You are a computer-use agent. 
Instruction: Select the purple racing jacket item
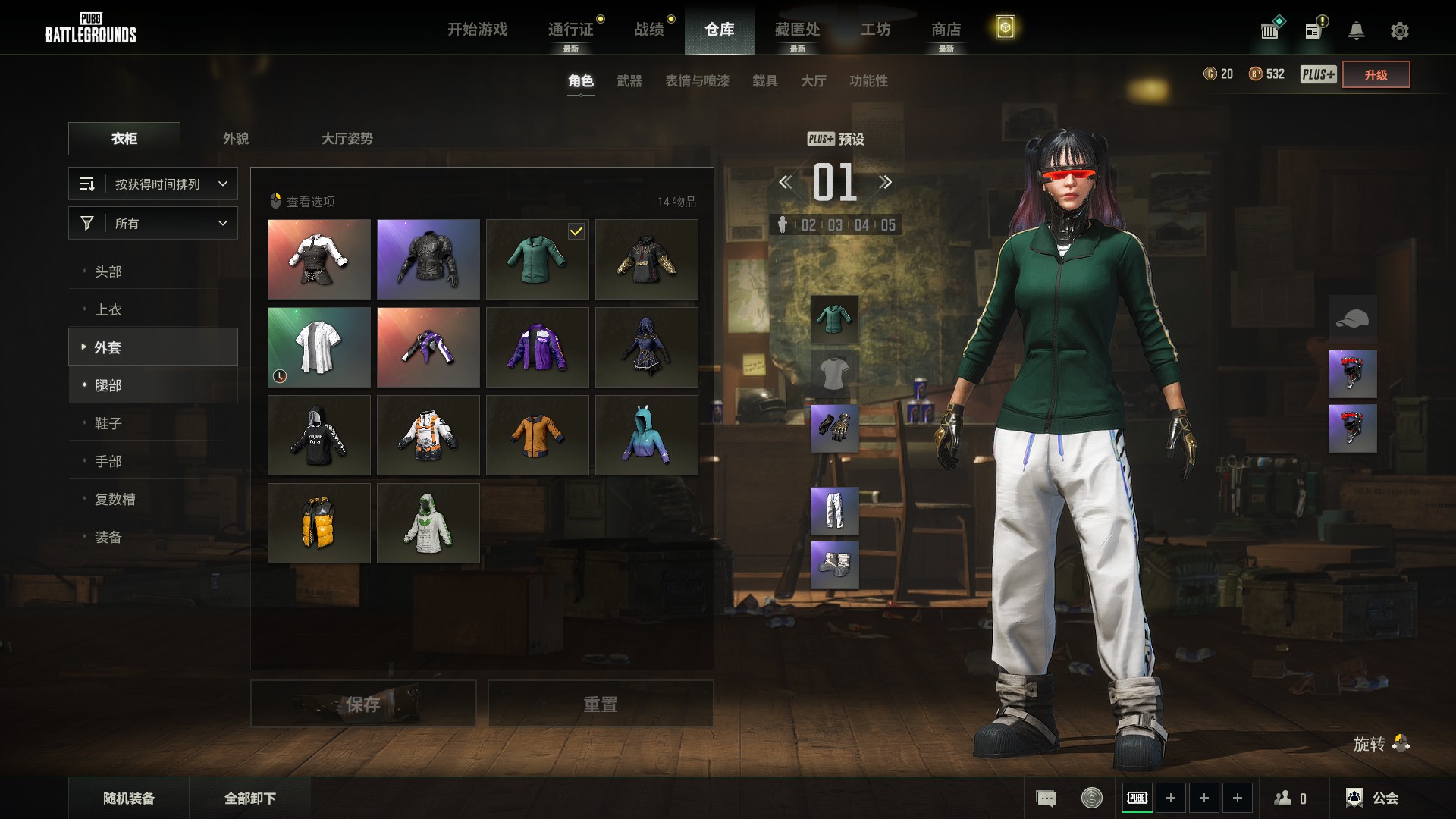(x=538, y=347)
